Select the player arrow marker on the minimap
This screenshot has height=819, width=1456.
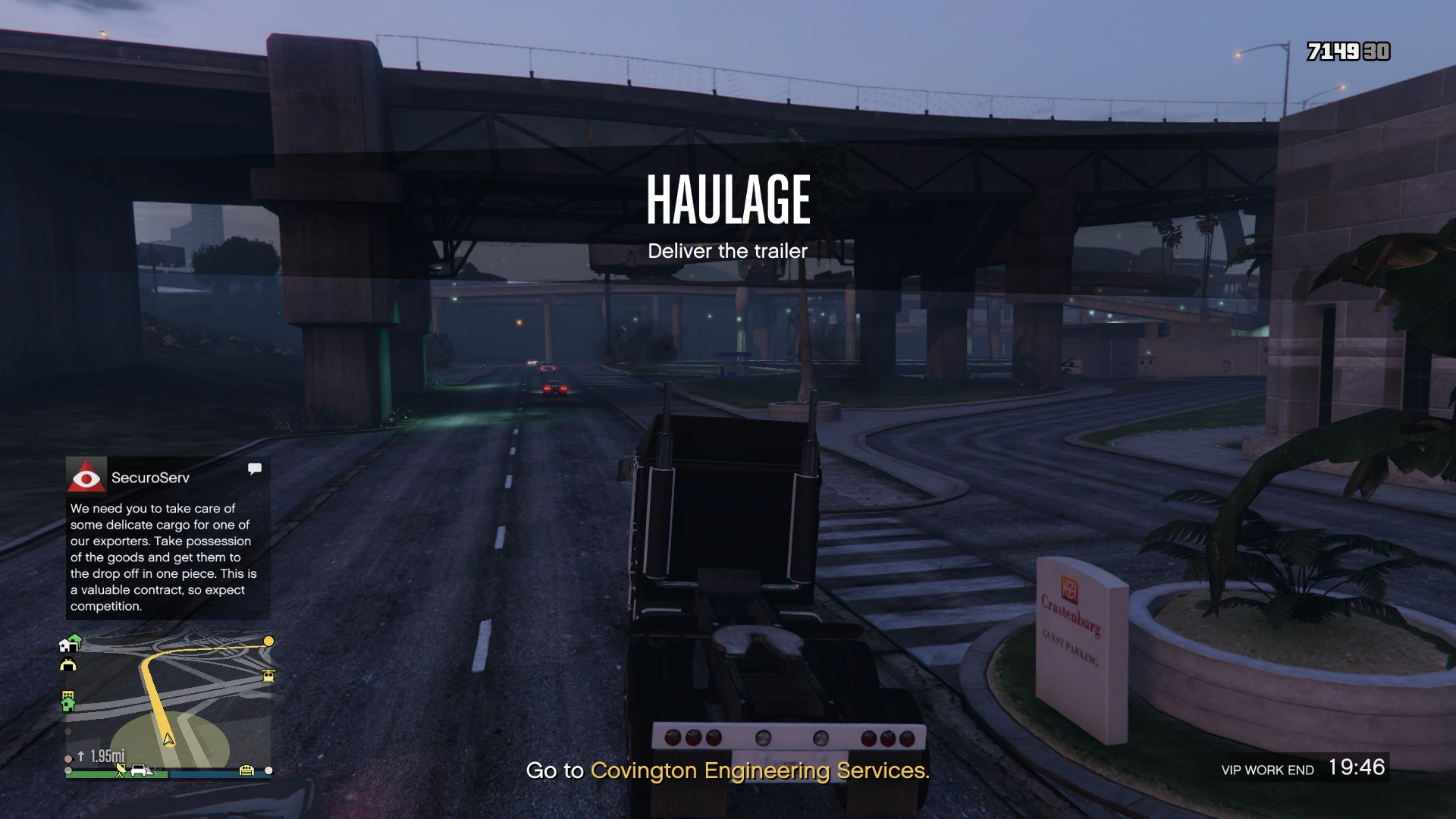click(x=168, y=740)
